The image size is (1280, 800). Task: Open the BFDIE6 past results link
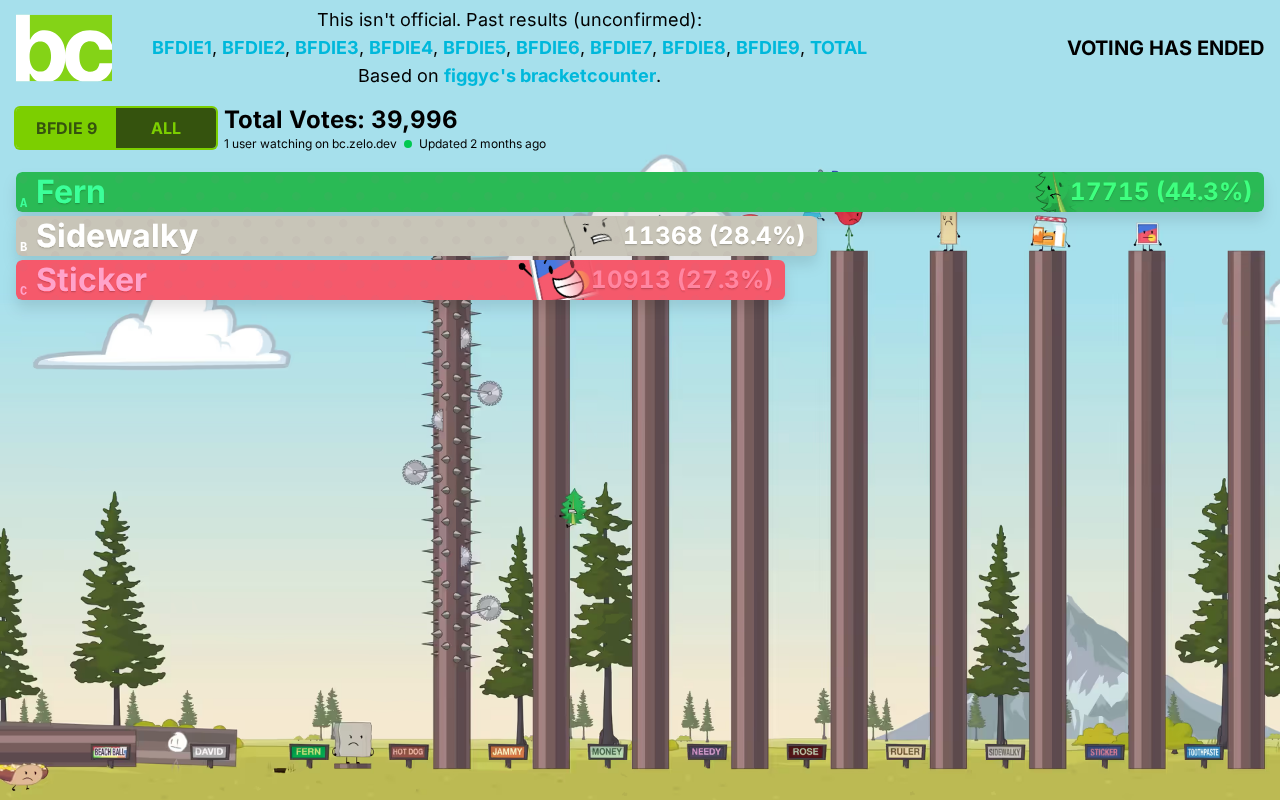(547, 48)
